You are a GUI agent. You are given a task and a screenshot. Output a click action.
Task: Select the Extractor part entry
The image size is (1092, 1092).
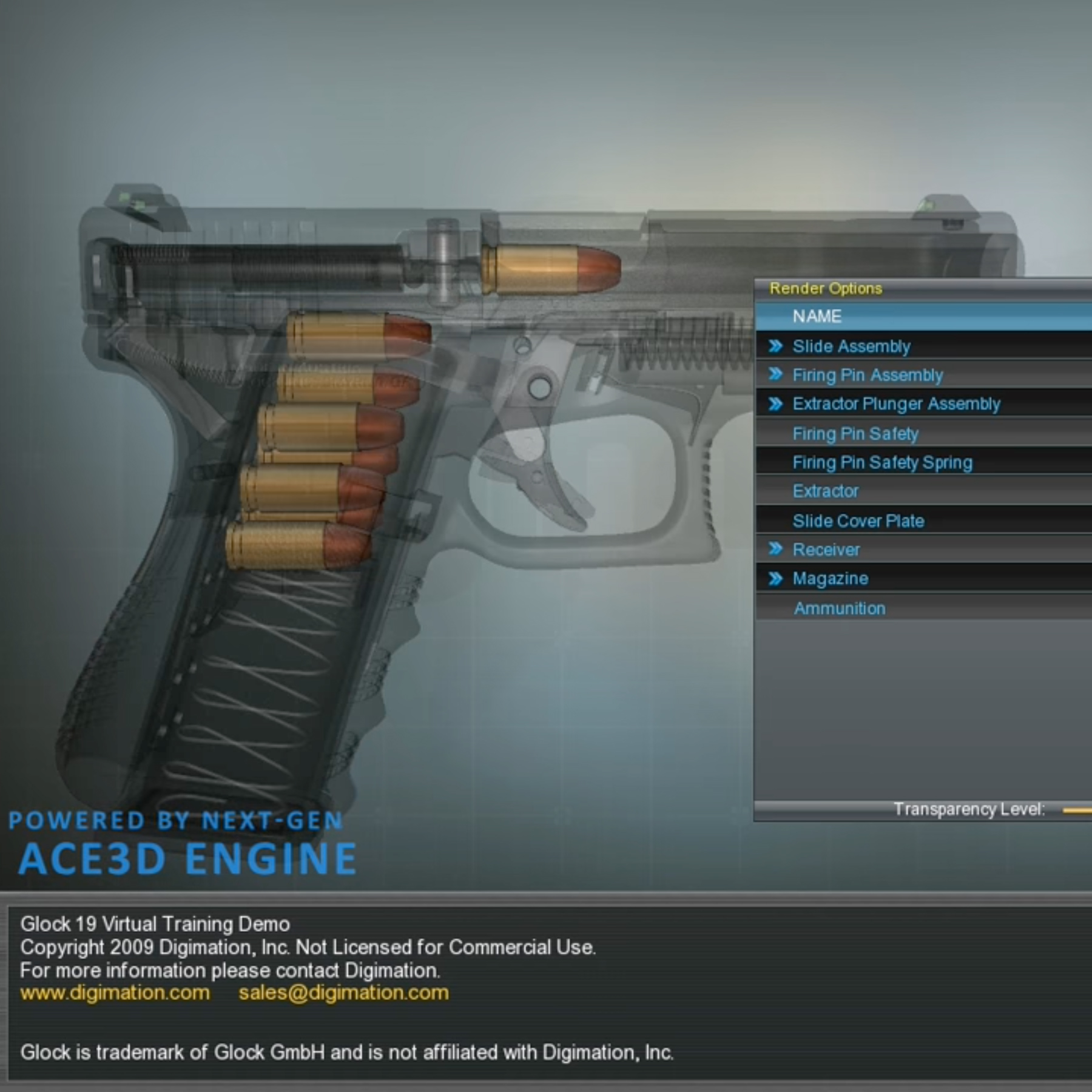click(x=826, y=491)
